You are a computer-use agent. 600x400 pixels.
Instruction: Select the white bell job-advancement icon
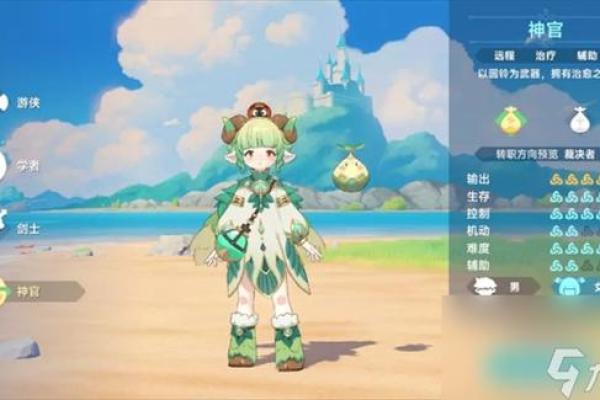pos(580,120)
